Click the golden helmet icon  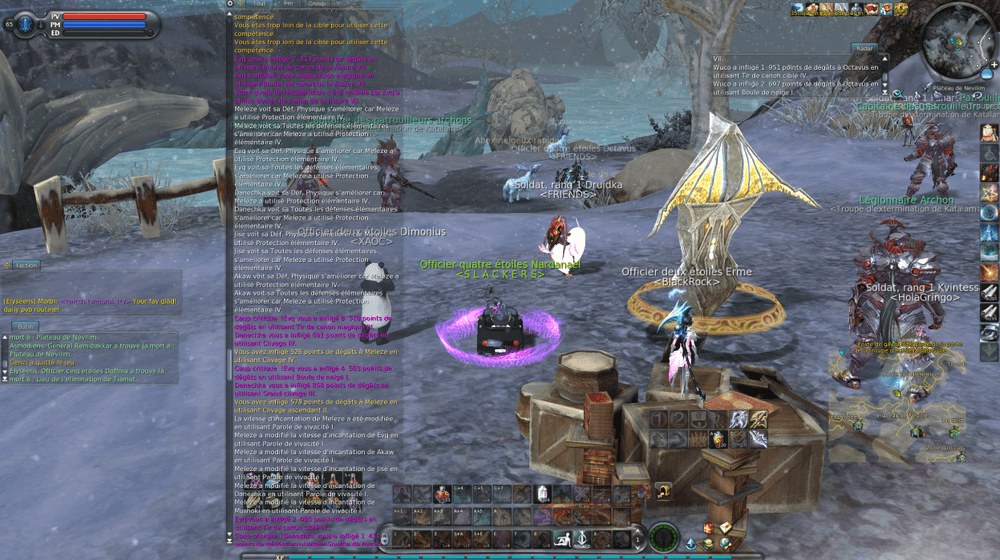pos(662,490)
